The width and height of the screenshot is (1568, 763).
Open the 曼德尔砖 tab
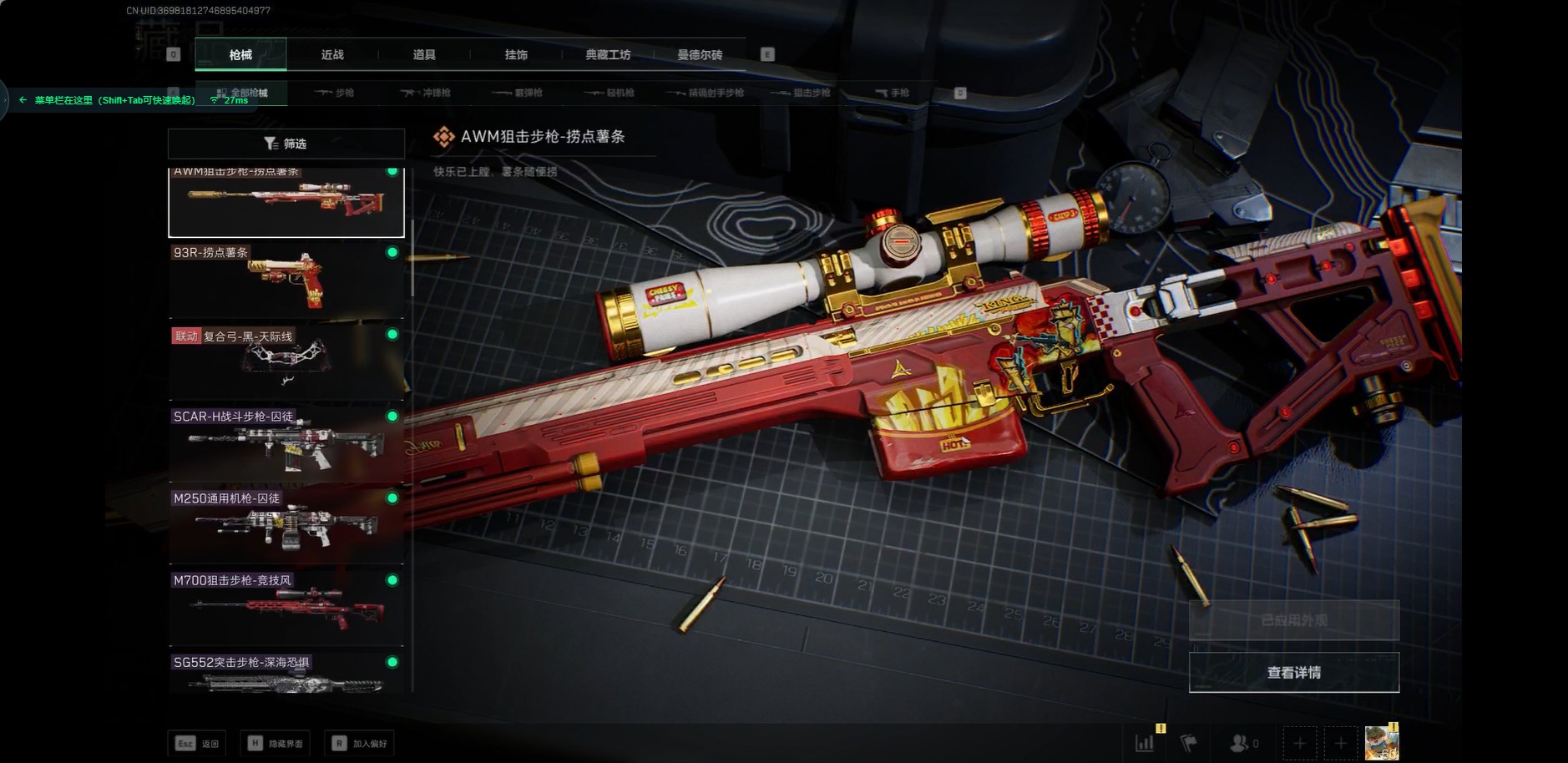tap(700, 55)
